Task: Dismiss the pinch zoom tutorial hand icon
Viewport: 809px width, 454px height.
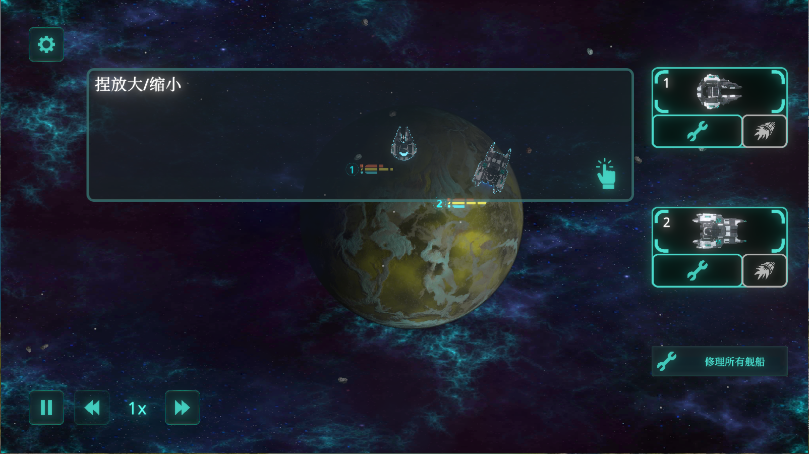Action: pos(606,174)
